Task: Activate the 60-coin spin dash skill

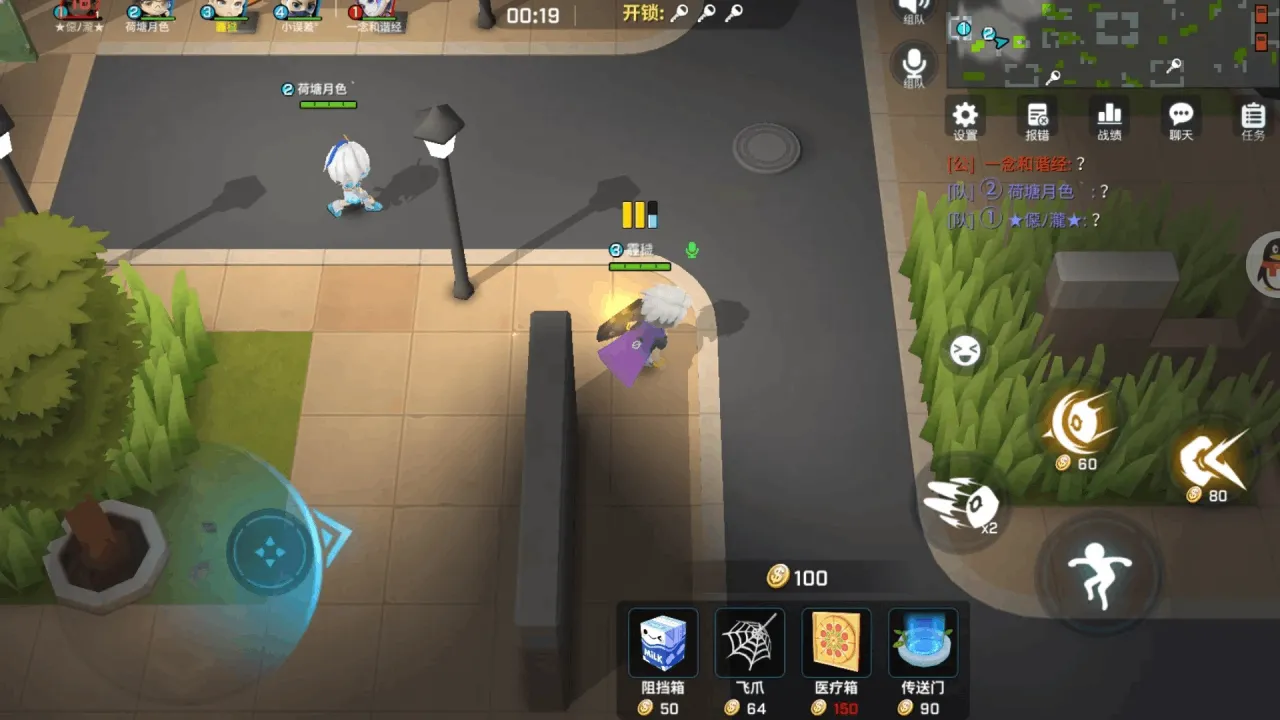Action: [1078, 423]
